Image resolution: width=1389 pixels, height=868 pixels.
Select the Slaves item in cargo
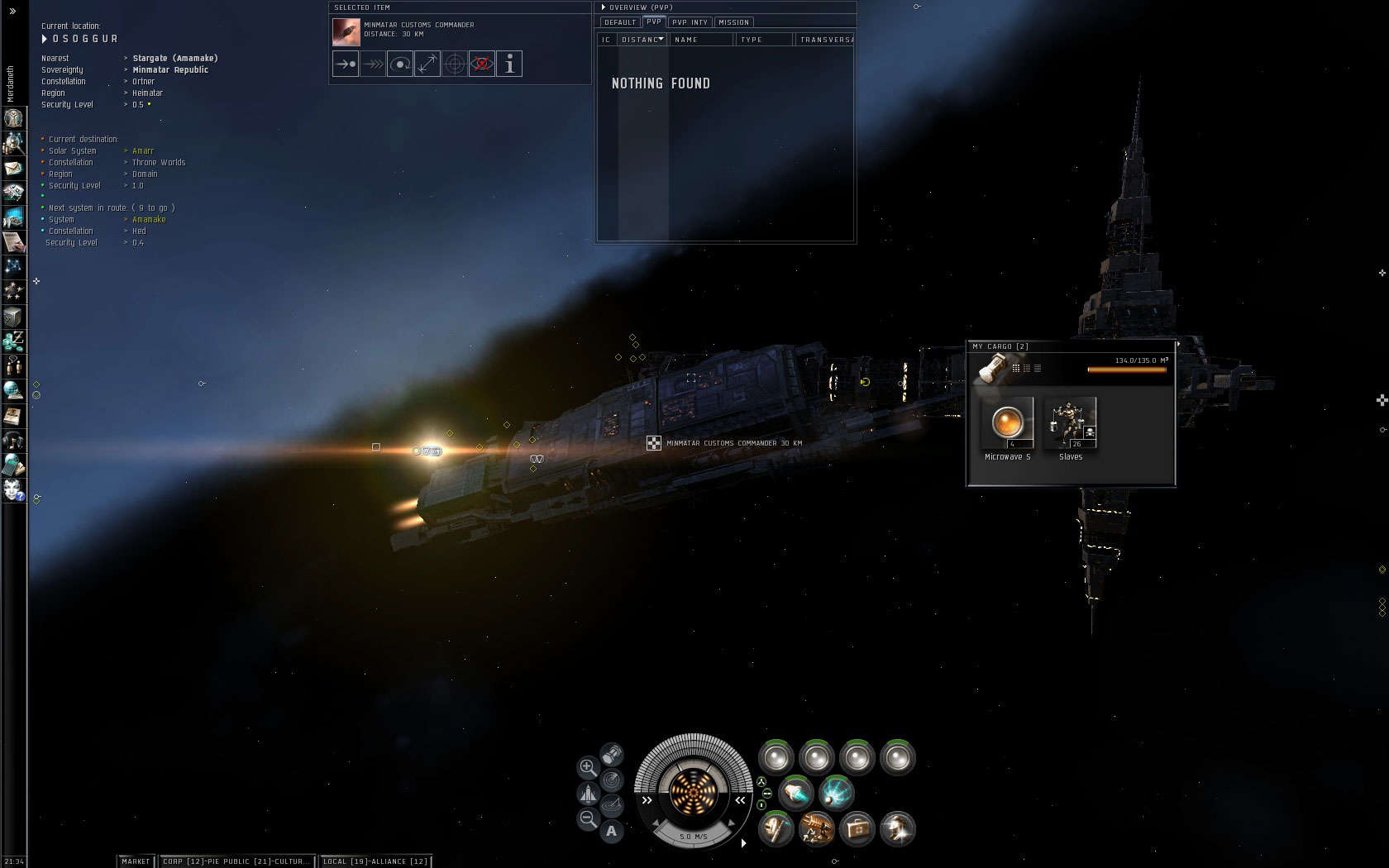point(1071,423)
